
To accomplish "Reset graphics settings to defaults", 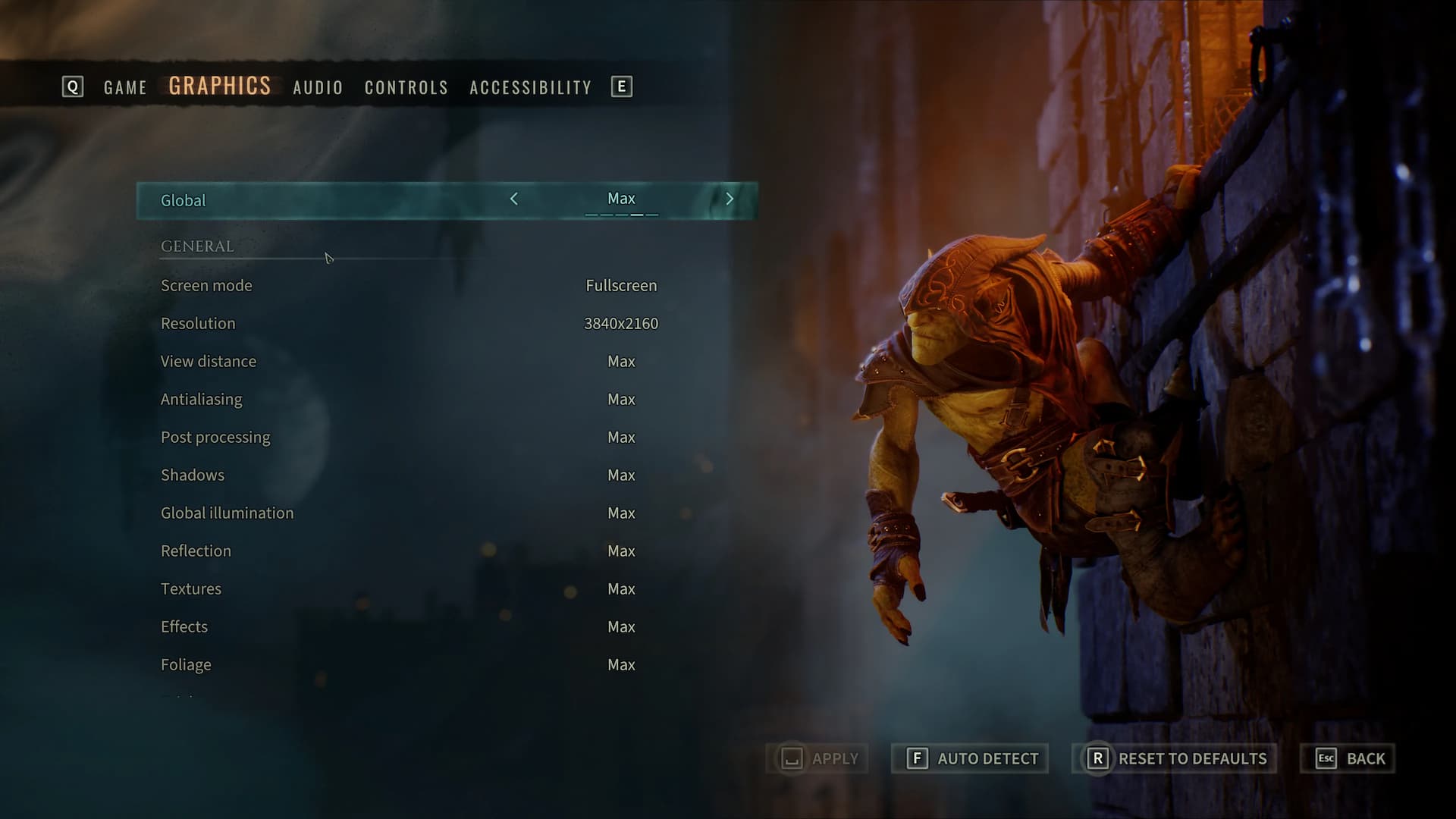I will [x=1175, y=758].
